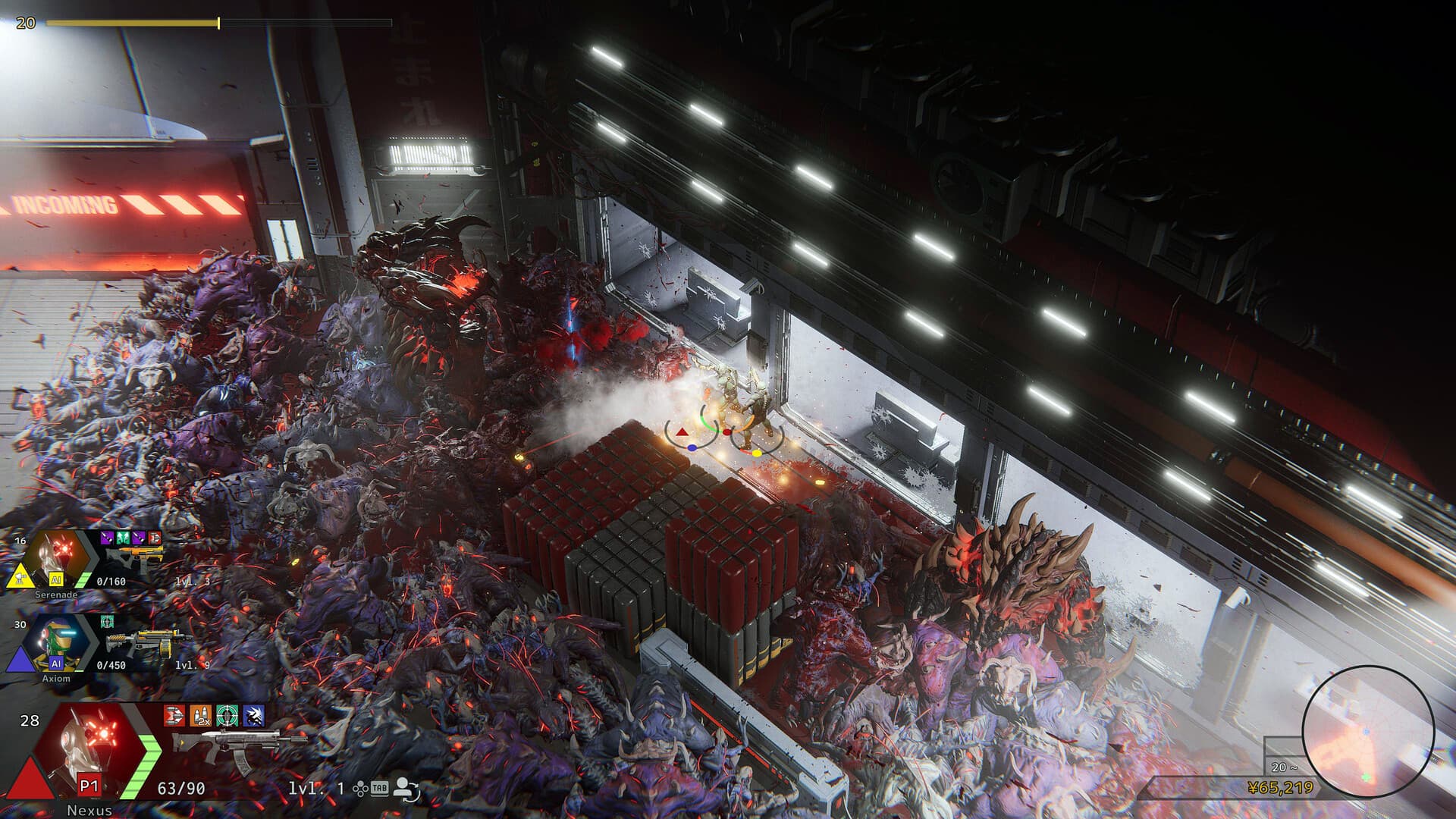Select Serenade AI teammate portrait
The width and height of the screenshot is (1456, 819).
(x=58, y=558)
